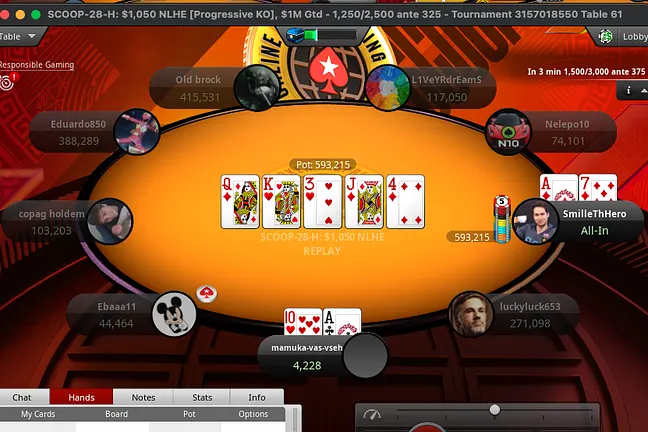Select luckyluck653's player panel

click(x=520, y=314)
